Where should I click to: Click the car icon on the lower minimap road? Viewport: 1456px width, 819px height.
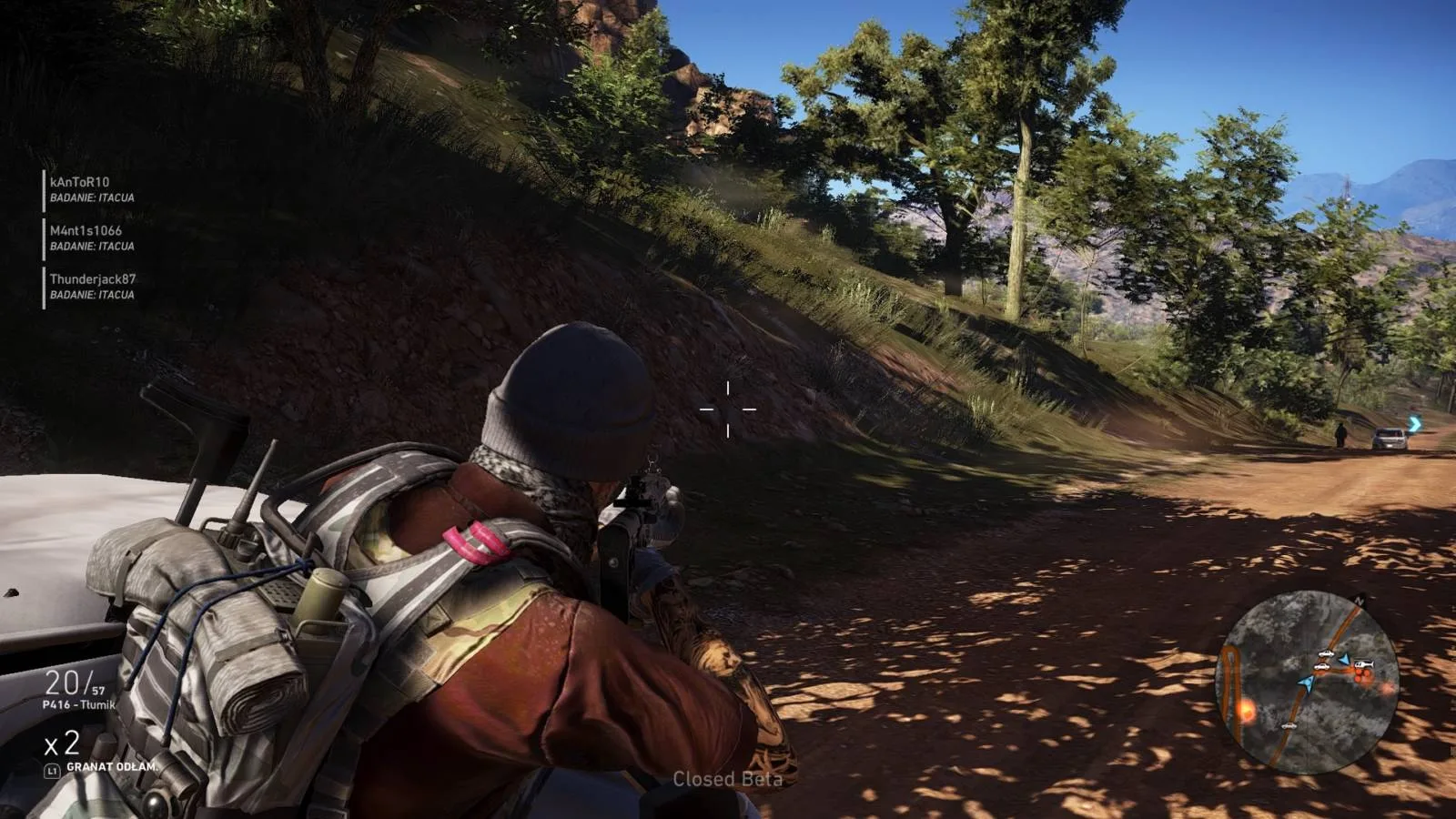point(1289,726)
